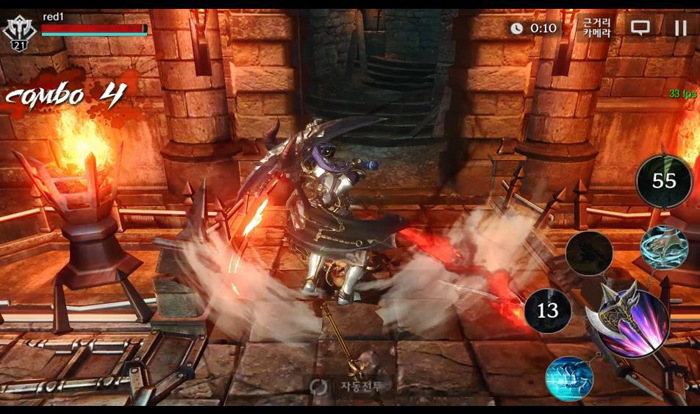Activate the skill showing cooldown 55
This screenshot has height=414, width=700.
point(664,181)
